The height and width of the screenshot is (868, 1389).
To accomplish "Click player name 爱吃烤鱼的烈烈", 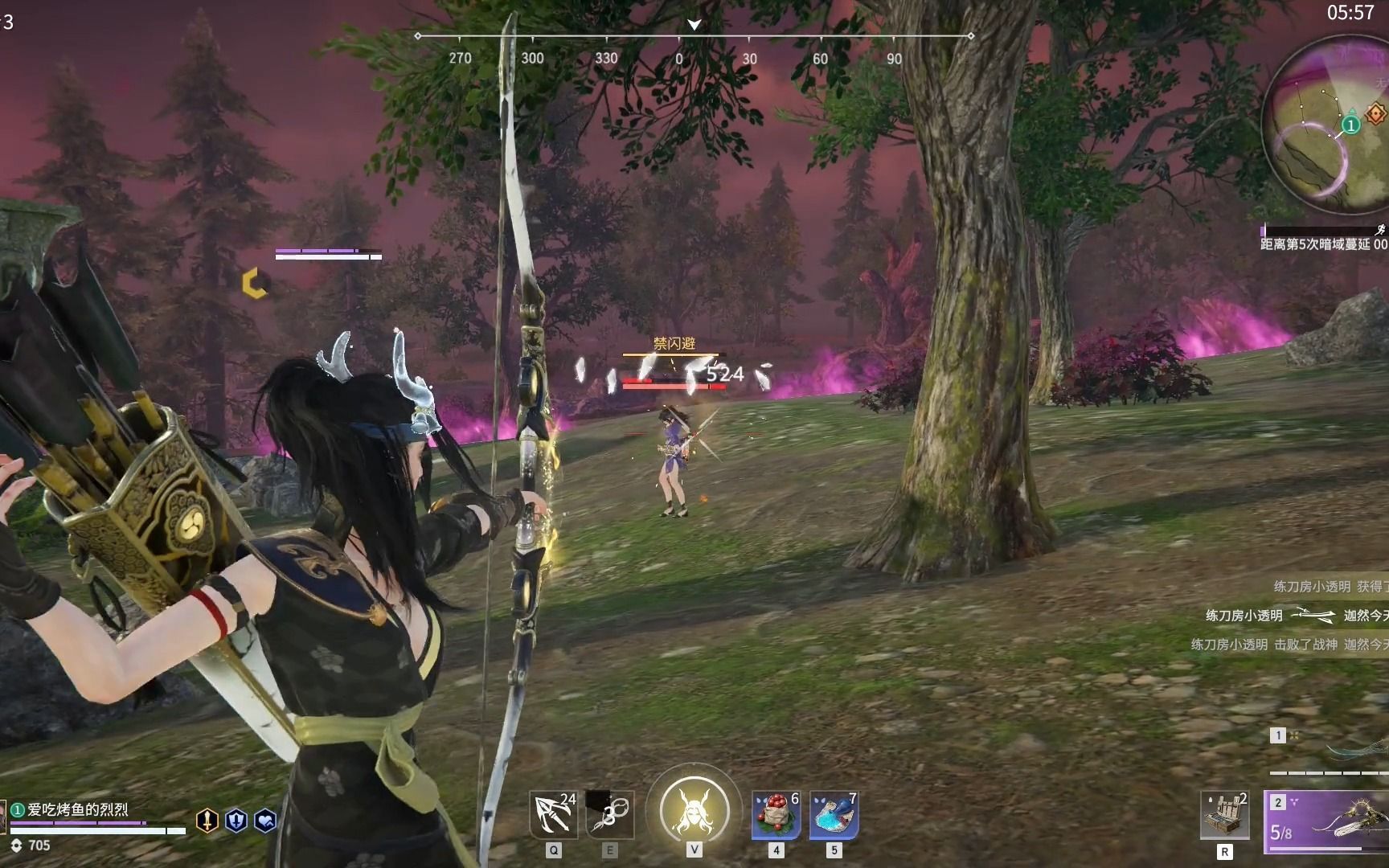I will tap(78, 809).
